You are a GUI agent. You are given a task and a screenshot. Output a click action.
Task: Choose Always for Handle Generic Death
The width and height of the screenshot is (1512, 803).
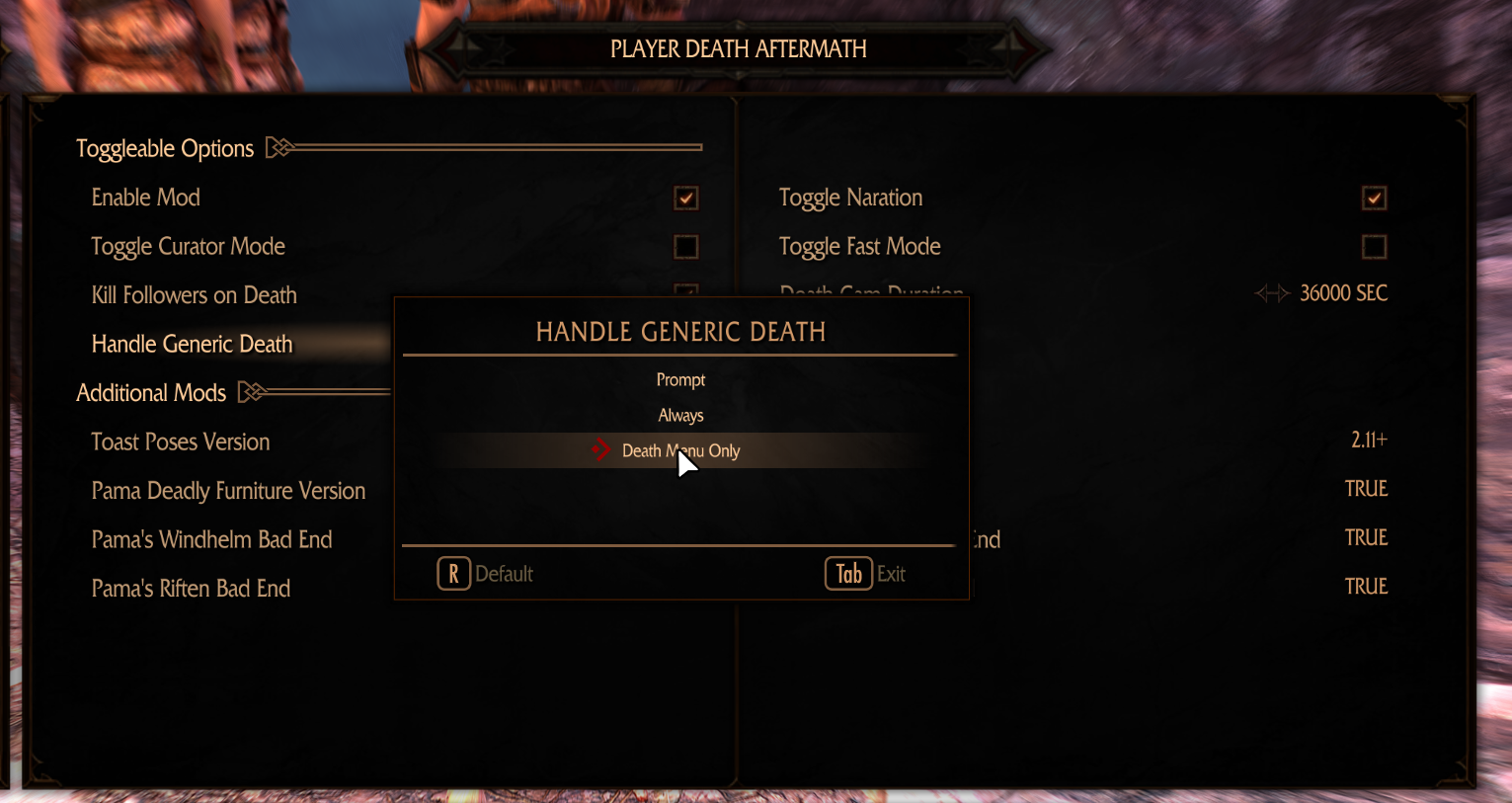tap(680, 415)
